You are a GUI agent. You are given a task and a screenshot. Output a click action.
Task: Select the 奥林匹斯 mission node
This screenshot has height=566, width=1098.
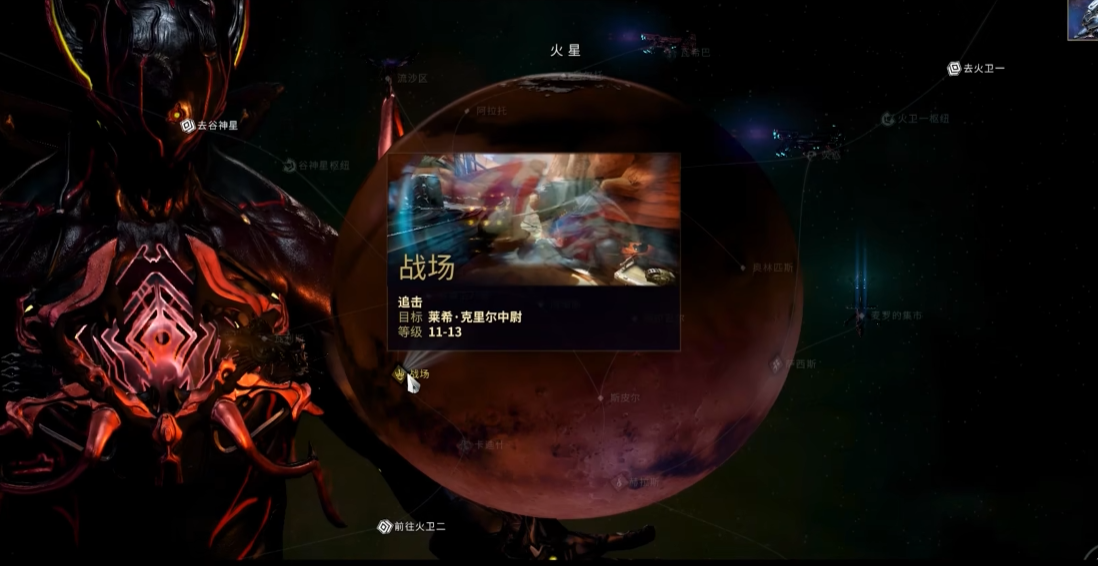(x=743, y=268)
